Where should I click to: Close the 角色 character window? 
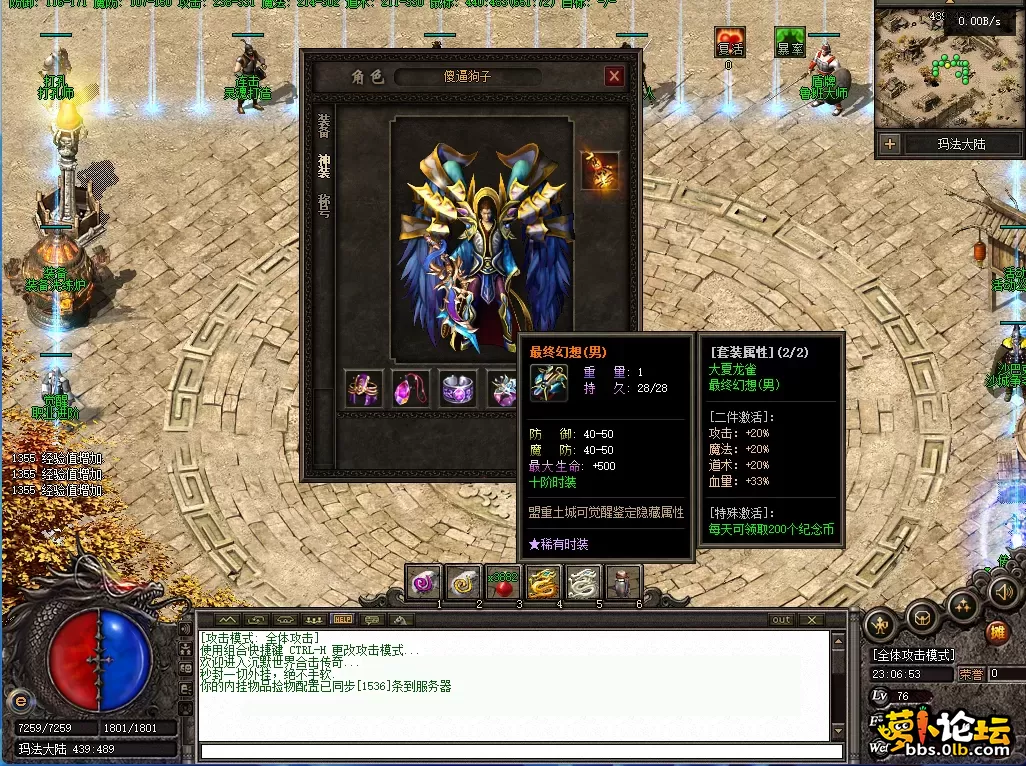click(x=614, y=76)
